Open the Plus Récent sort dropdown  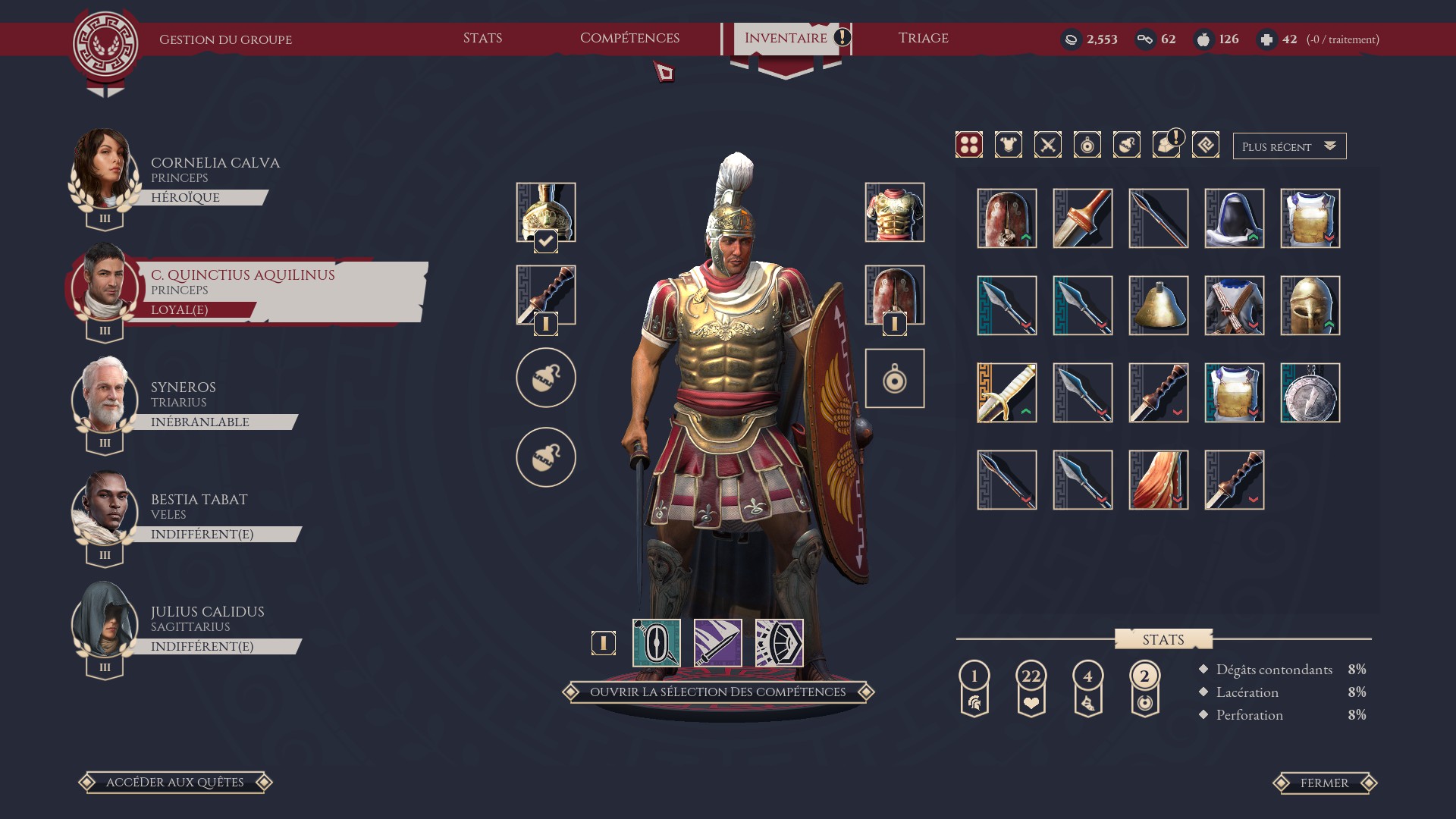pos(1289,146)
